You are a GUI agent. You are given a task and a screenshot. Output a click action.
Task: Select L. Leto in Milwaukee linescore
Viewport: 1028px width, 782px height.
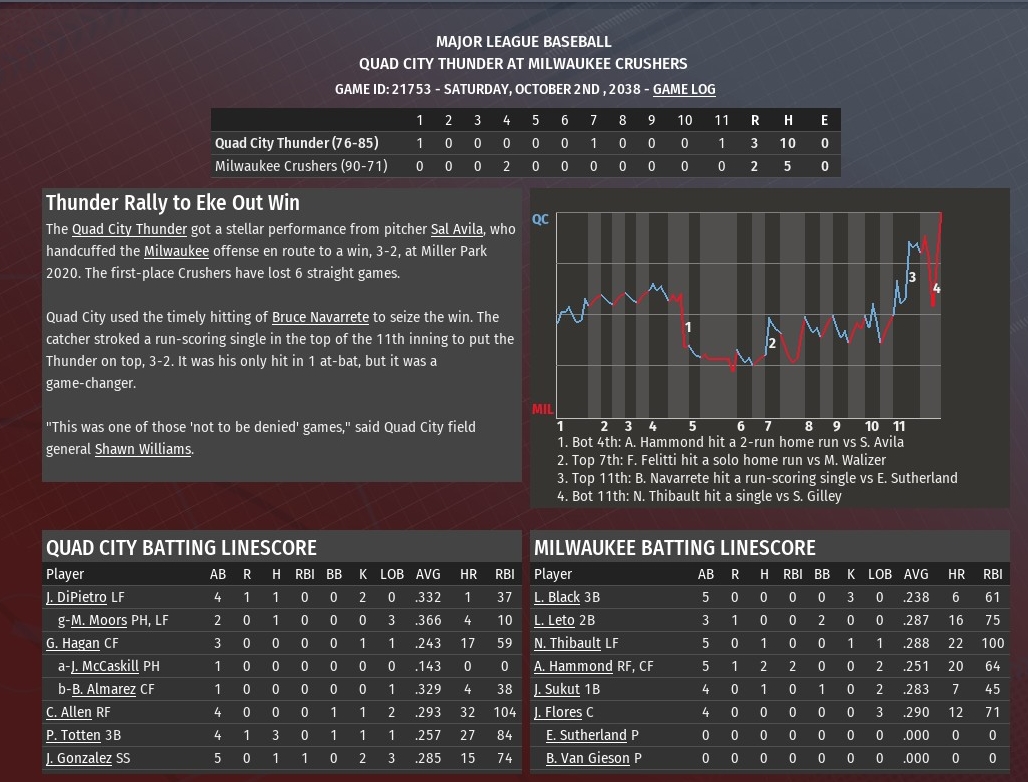(554, 620)
